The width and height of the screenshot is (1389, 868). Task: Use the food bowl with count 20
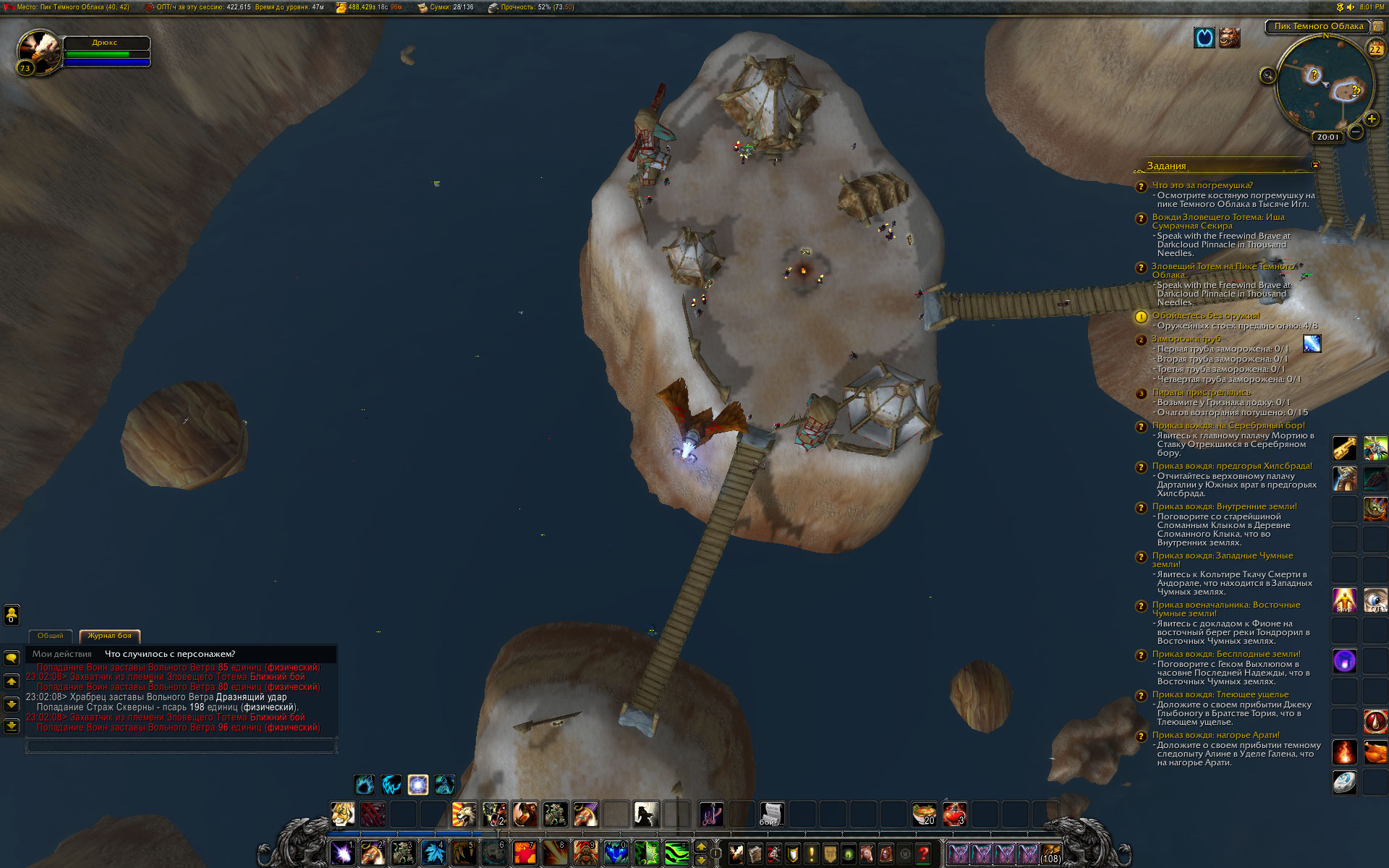[924, 814]
